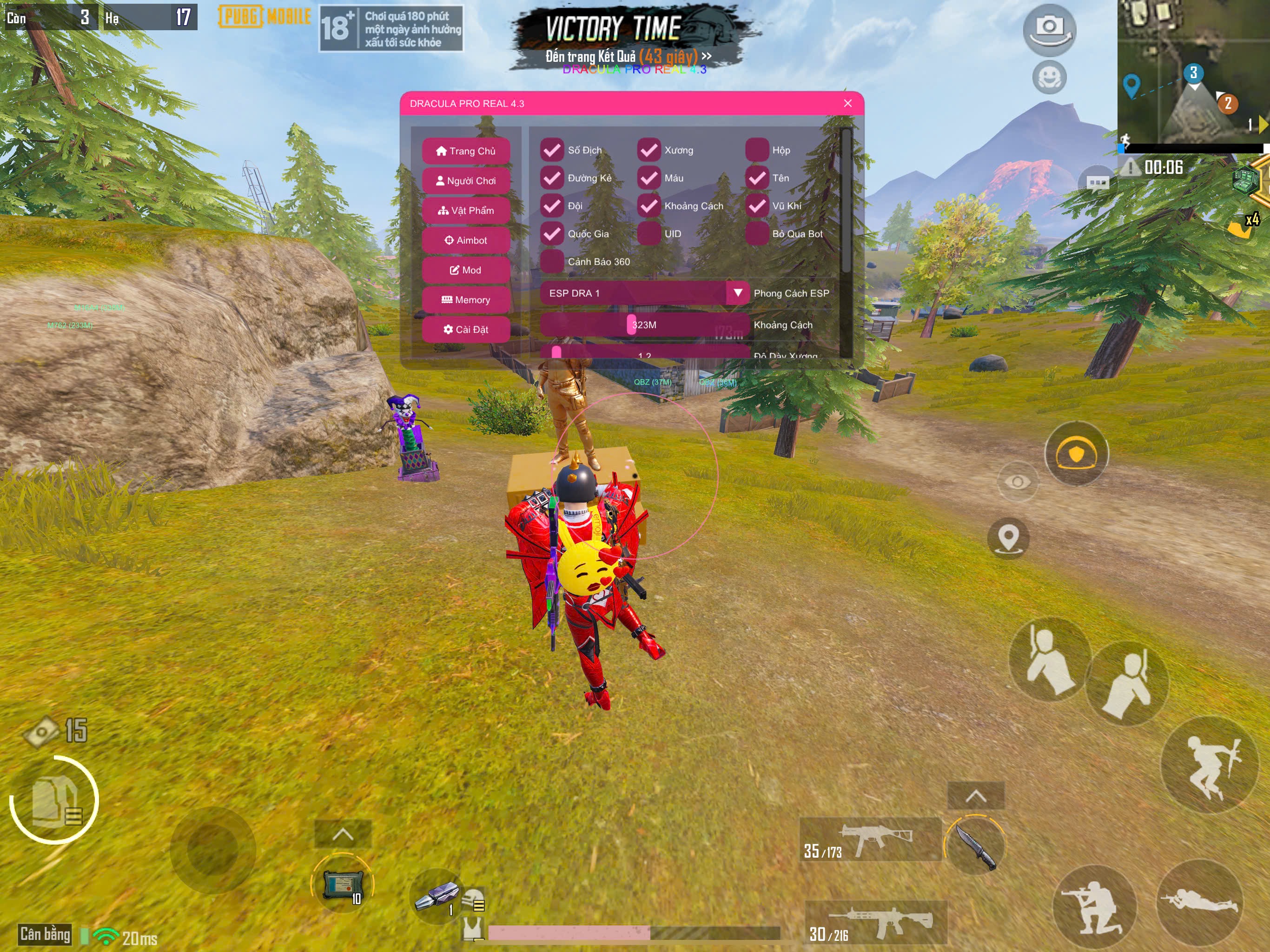The image size is (1270, 952).
Task: Open the Vật Phẩm section
Action: pyautogui.click(x=466, y=211)
